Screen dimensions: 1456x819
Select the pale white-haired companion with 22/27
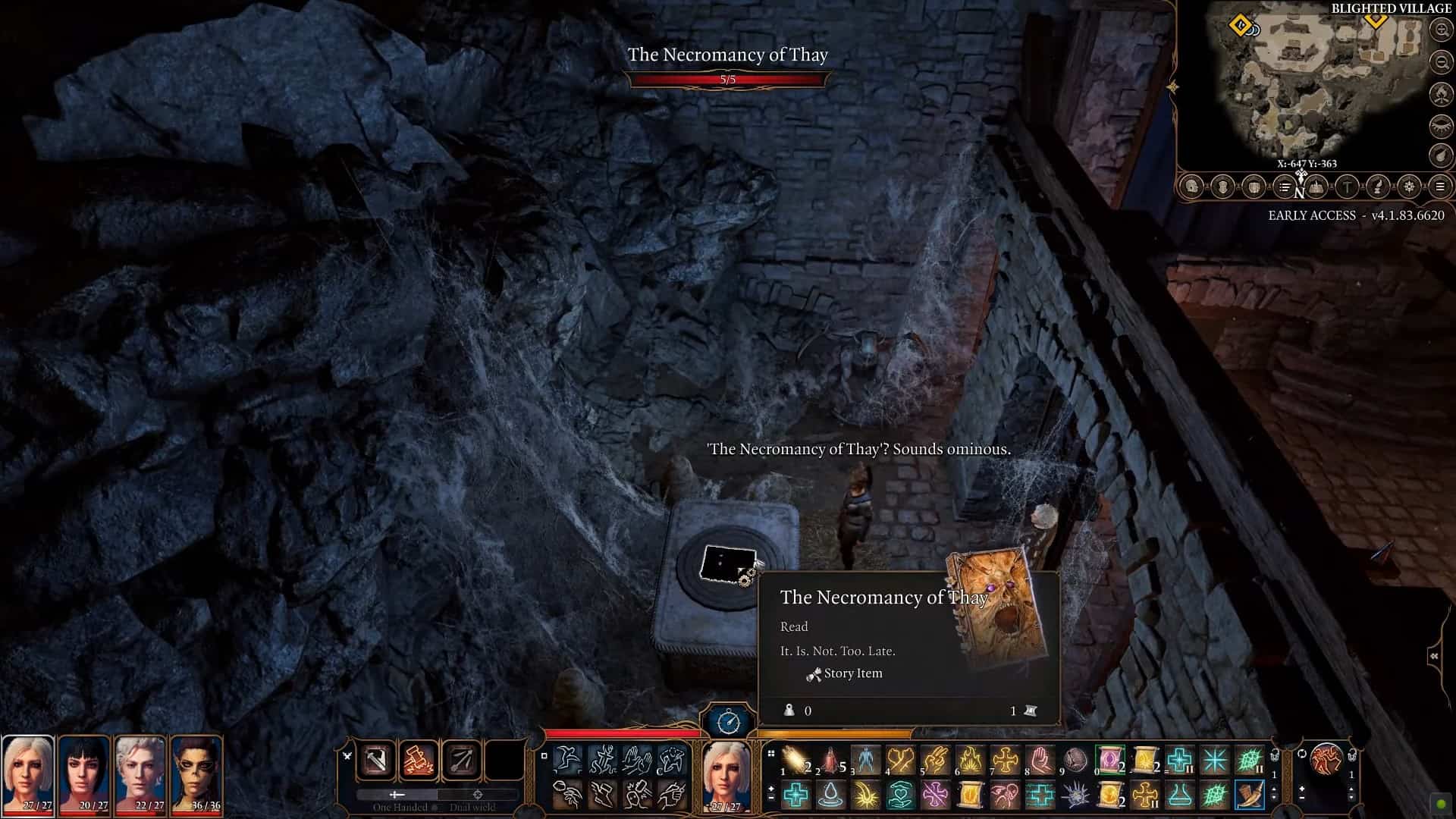tap(140, 775)
